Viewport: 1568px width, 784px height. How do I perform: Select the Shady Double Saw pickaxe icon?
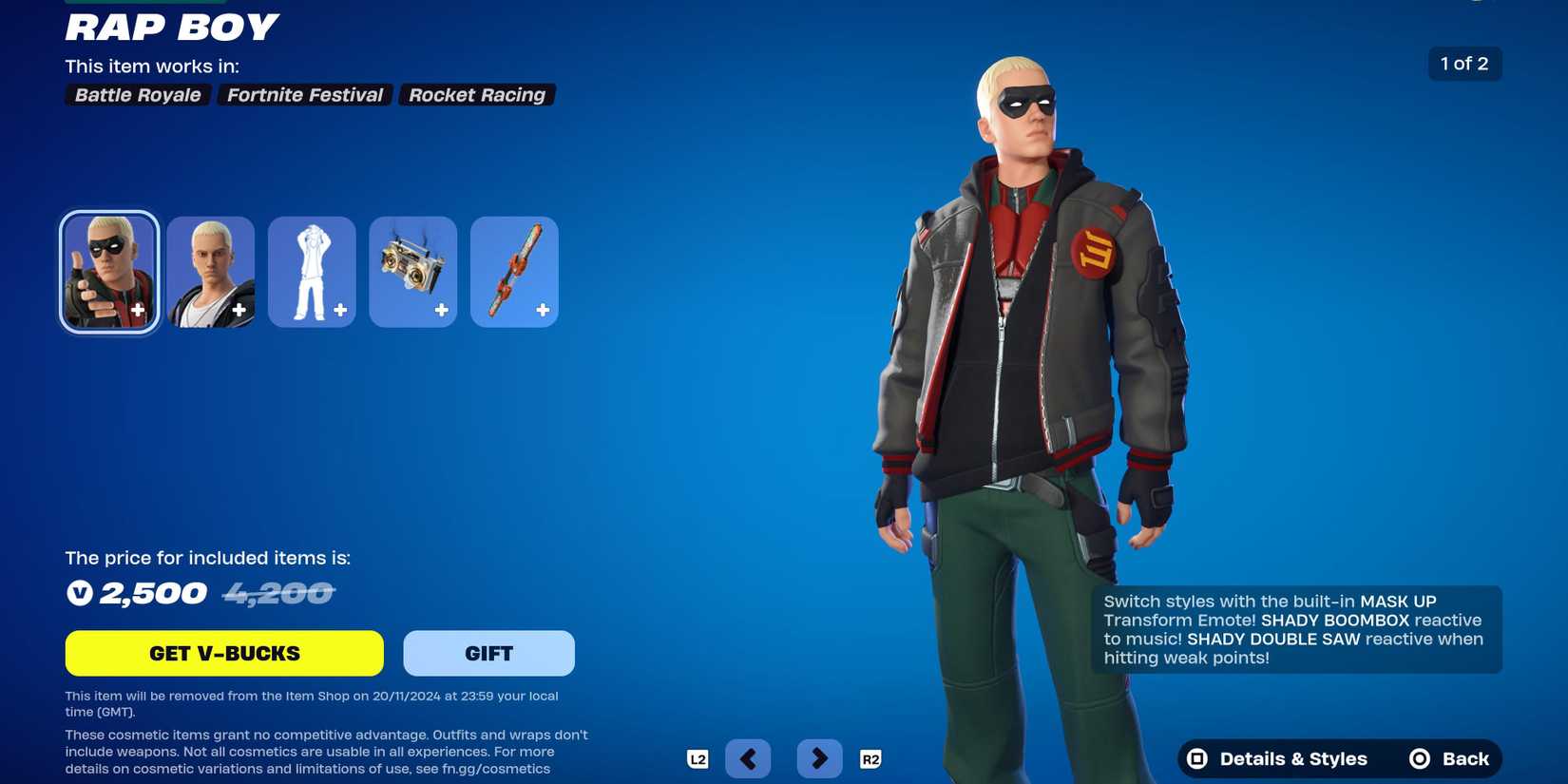coord(513,271)
